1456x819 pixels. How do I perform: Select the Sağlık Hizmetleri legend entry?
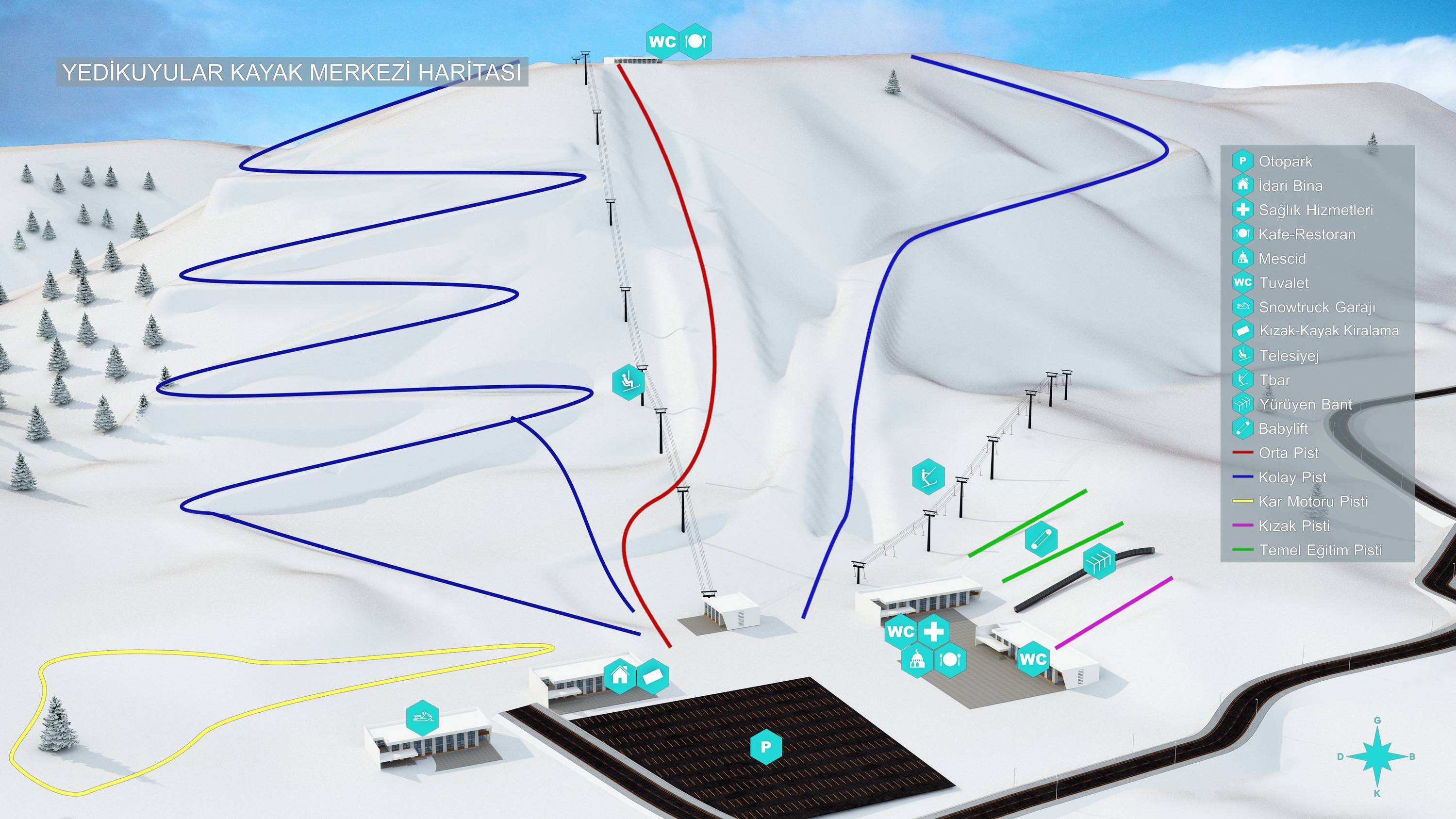[1315, 210]
